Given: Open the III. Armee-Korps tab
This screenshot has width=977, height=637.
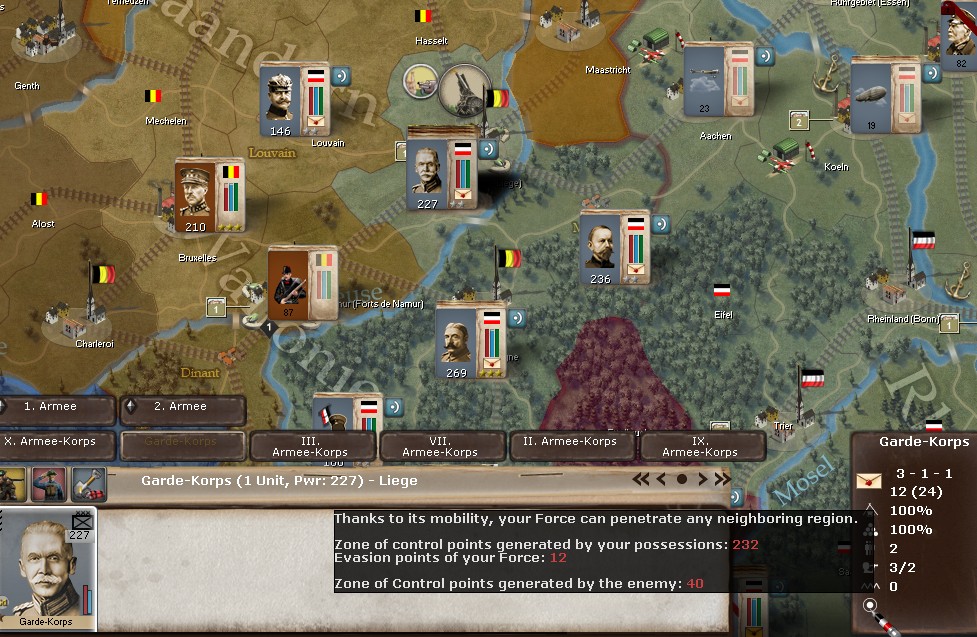Looking at the screenshot, I should (x=311, y=446).
